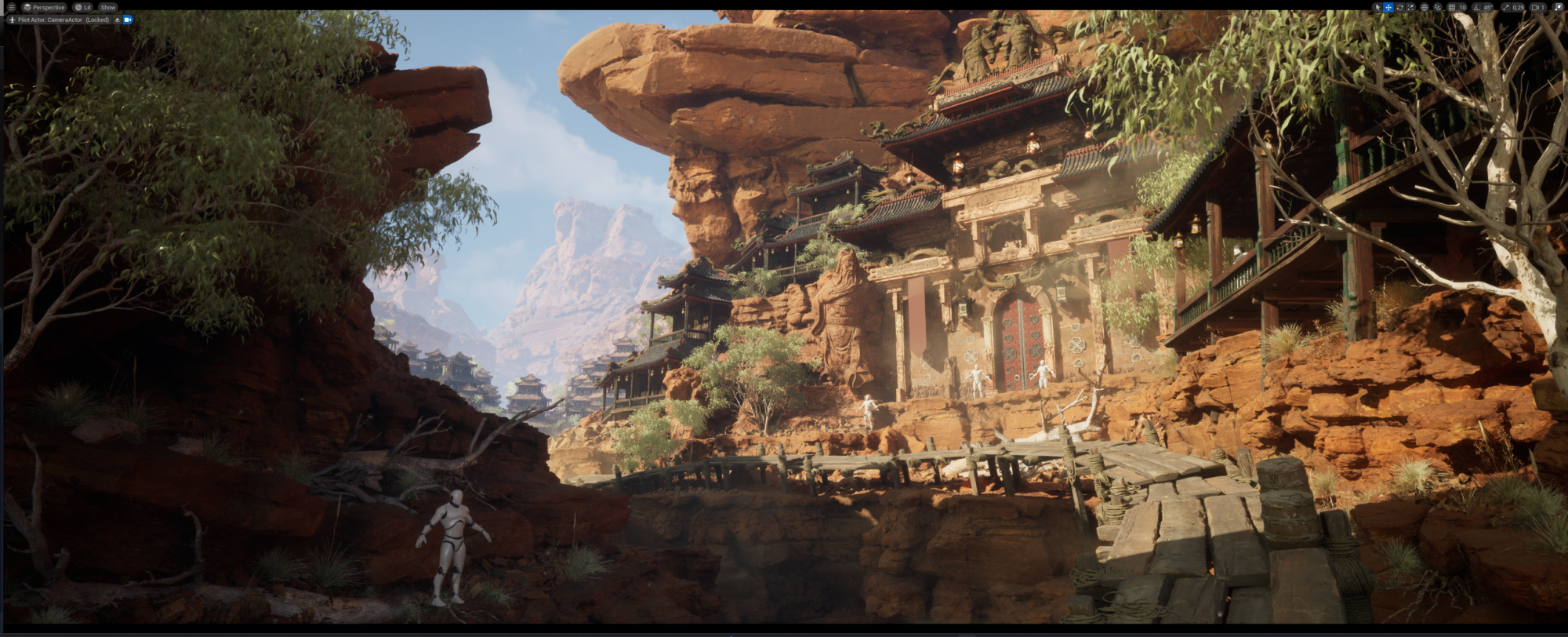Change the Lit view mode

[83, 7]
